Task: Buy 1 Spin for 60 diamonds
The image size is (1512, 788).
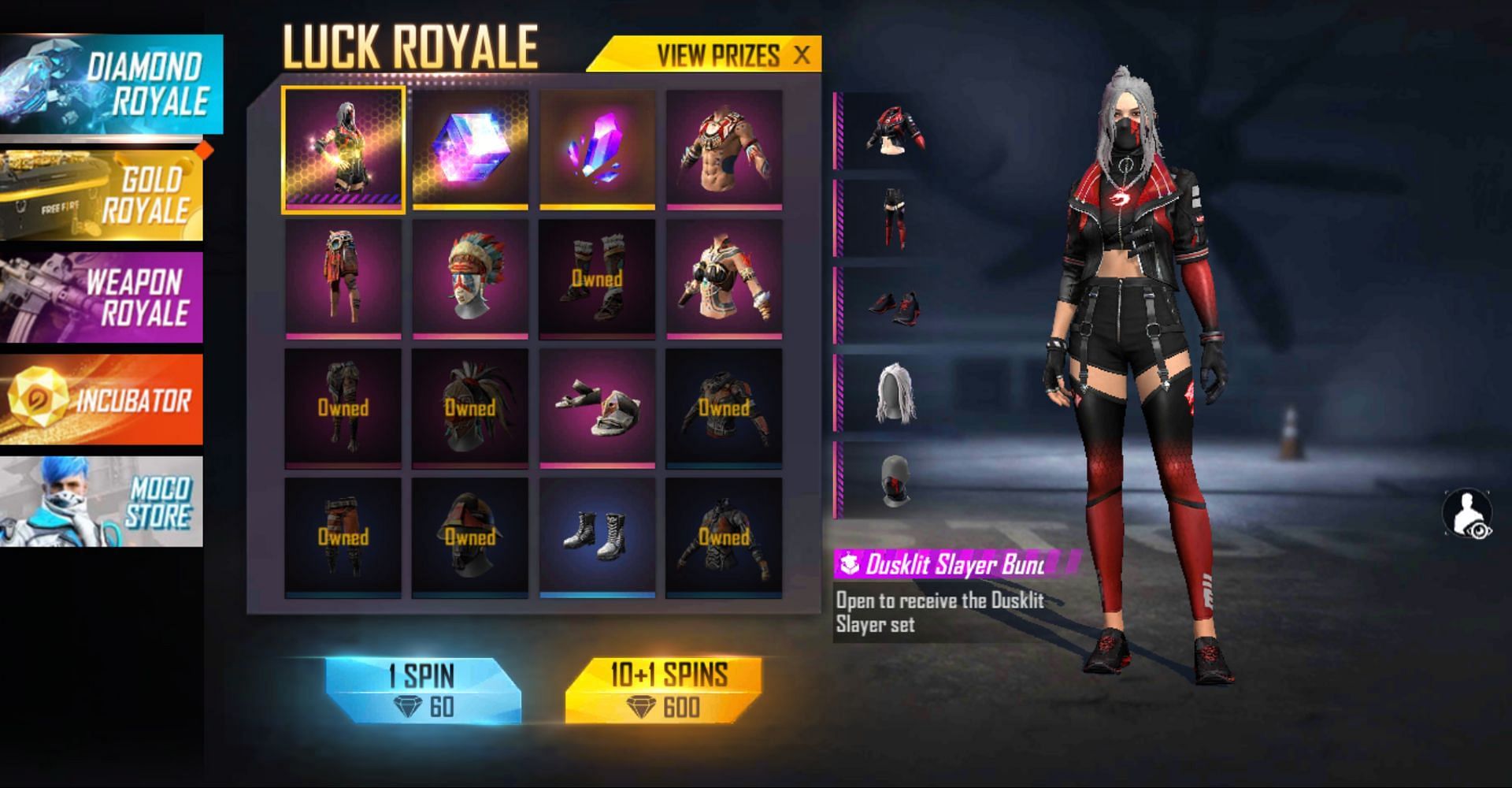Action: coord(423,691)
